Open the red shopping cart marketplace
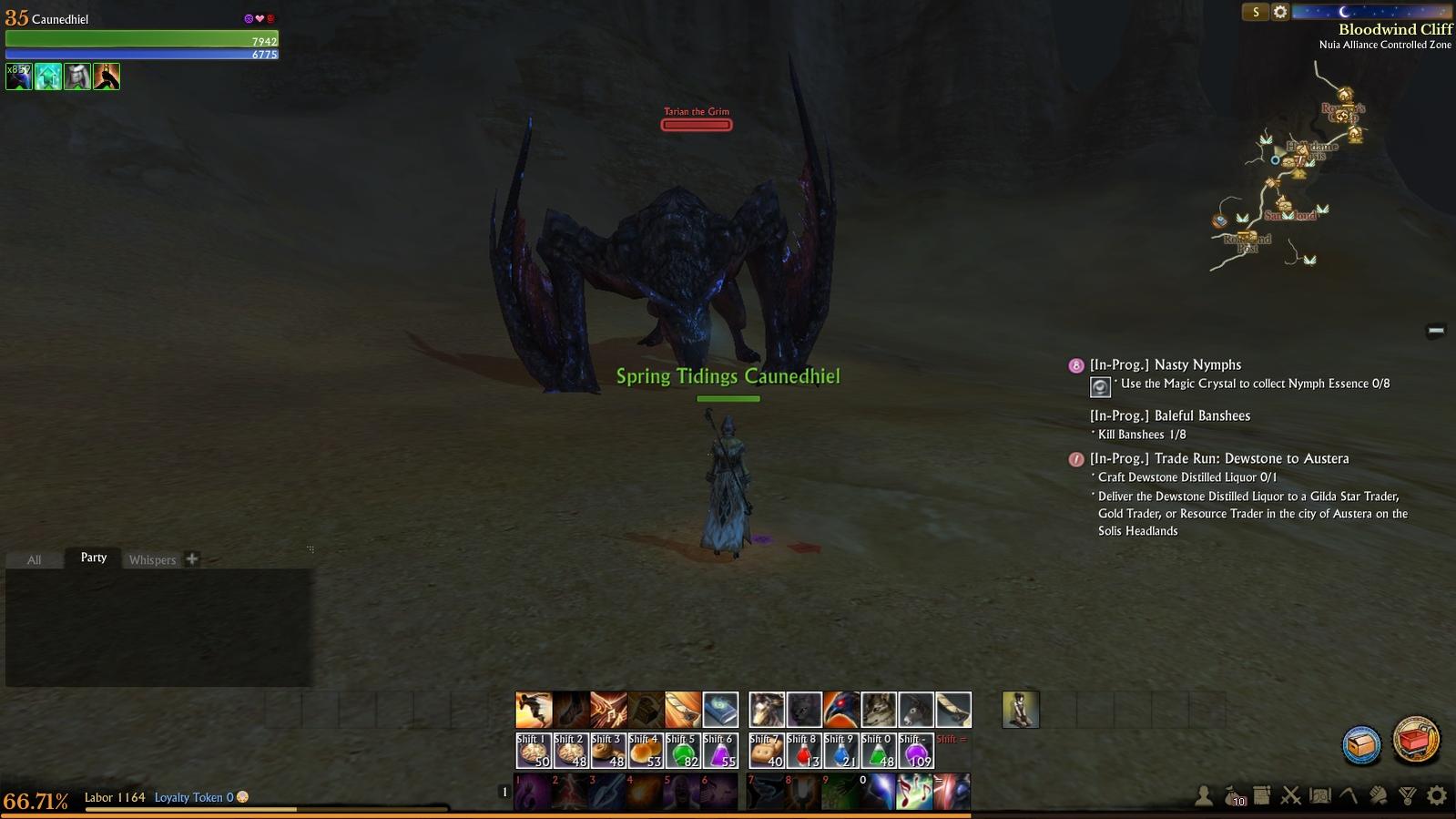The width and height of the screenshot is (1456, 819). (x=1416, y=740)
